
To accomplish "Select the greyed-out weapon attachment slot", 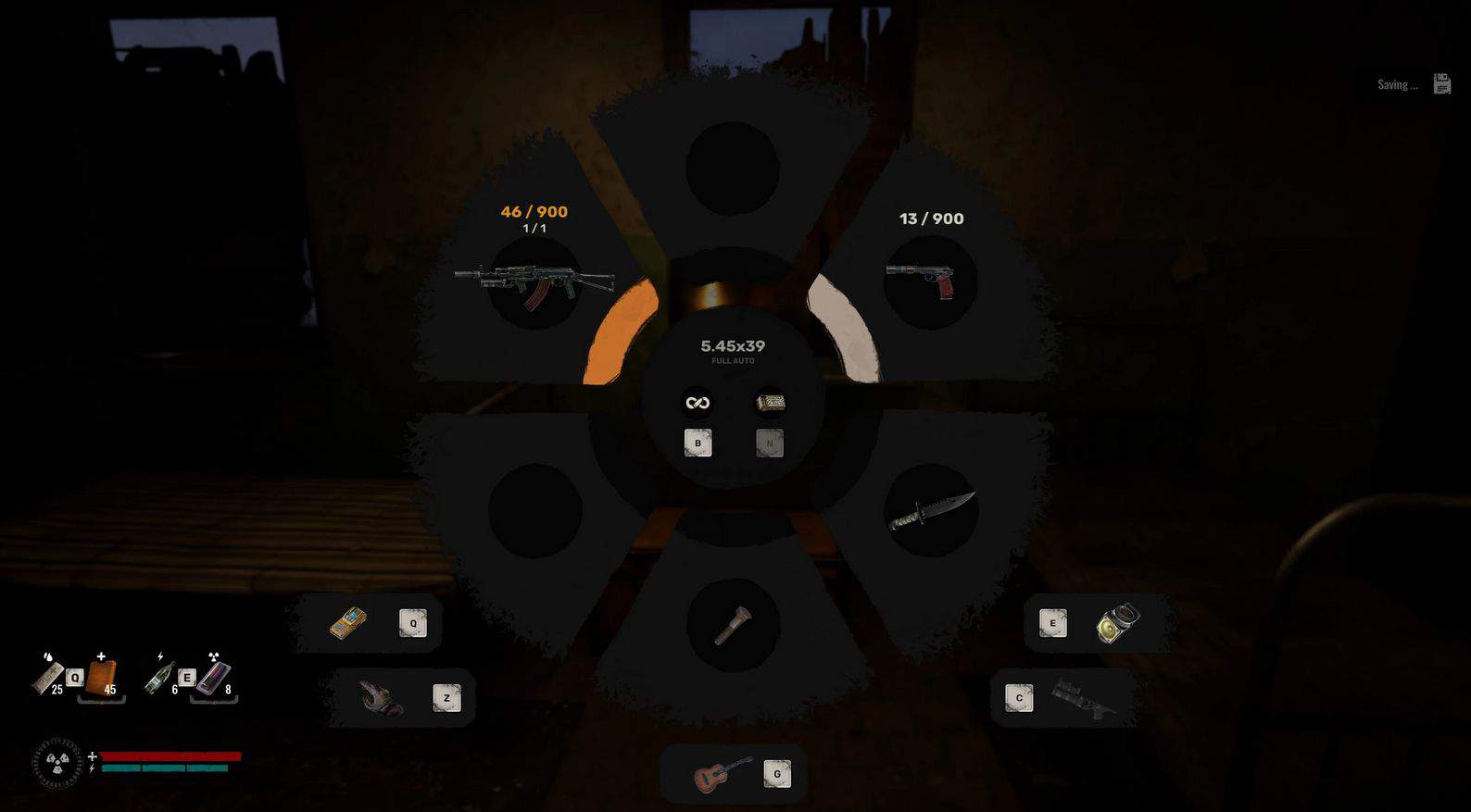I will coord(1083,698).
